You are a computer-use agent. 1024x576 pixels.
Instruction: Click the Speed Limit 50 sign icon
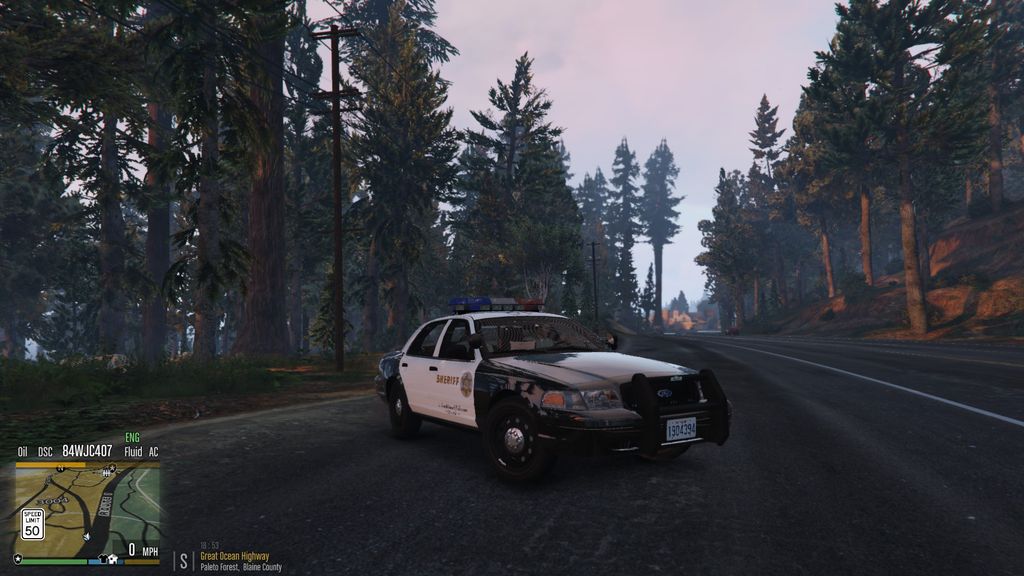click(x=33, y=523)
